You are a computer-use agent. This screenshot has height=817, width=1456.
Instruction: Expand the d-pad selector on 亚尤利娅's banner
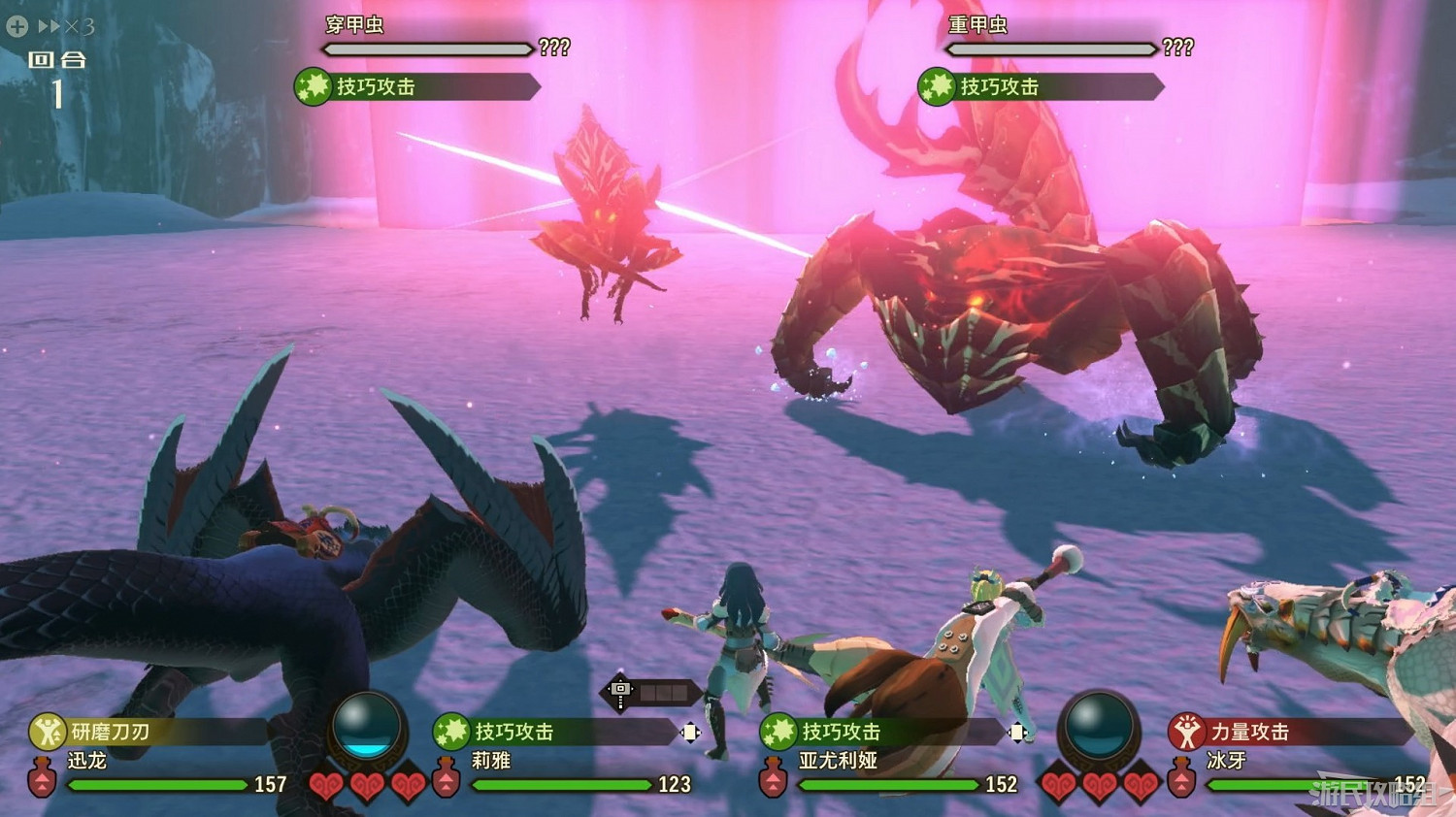tap(1019, 735)
